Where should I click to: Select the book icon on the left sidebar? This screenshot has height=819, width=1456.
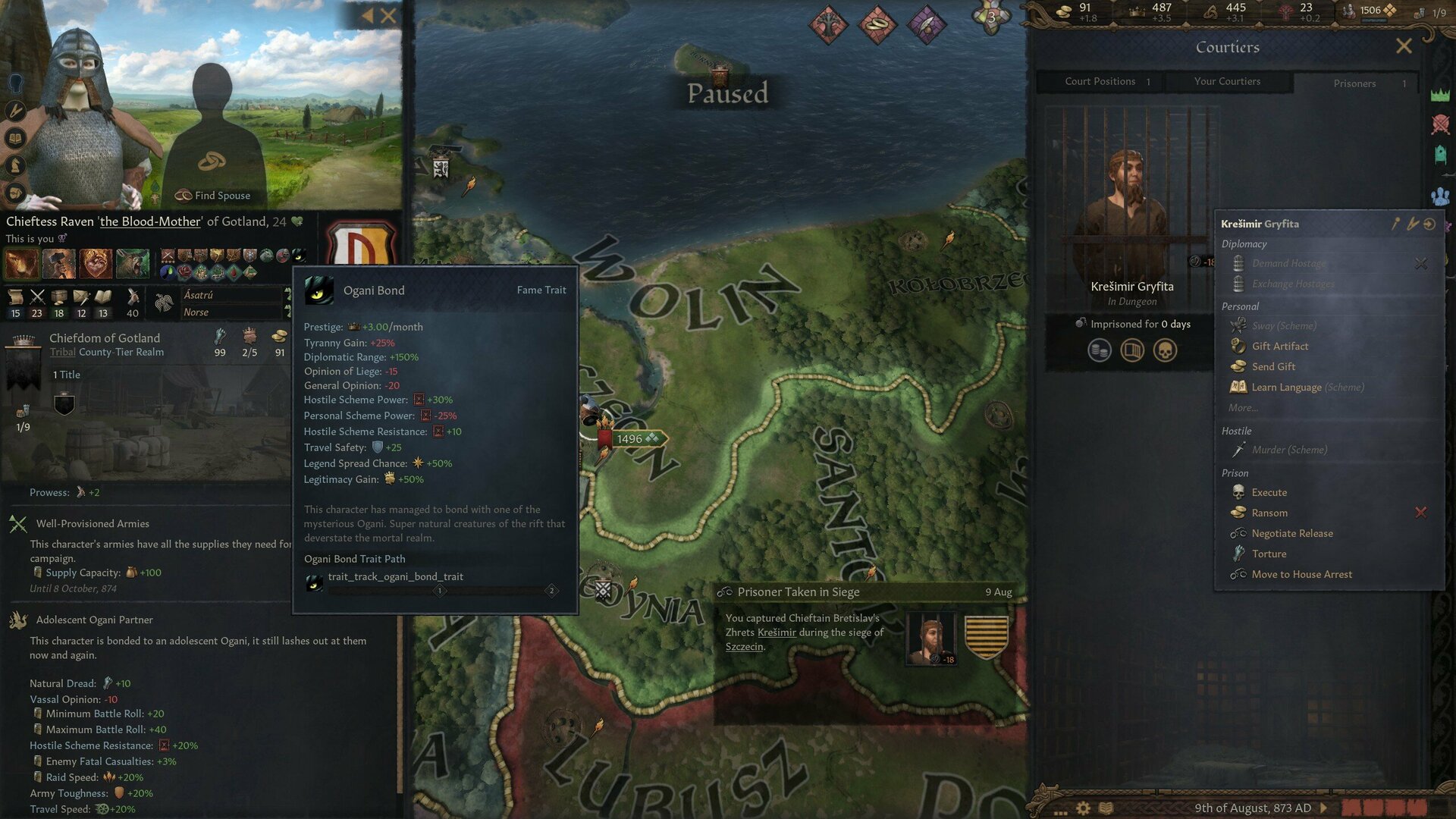tap(14, 137)
